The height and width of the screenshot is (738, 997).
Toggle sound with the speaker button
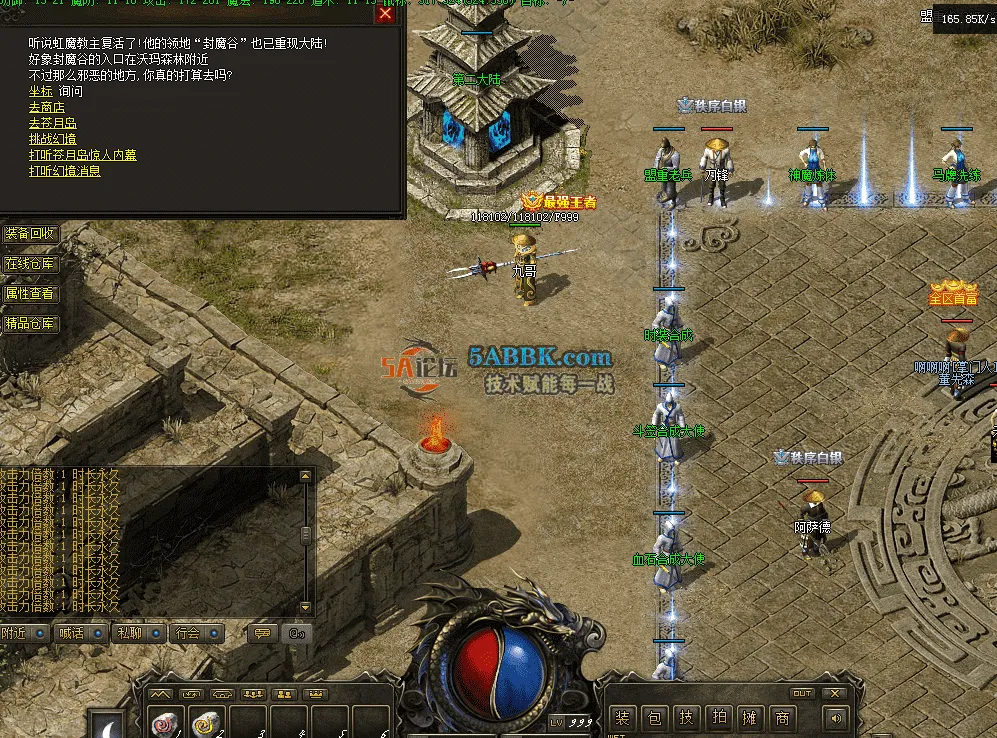click(x=834, y=717)
